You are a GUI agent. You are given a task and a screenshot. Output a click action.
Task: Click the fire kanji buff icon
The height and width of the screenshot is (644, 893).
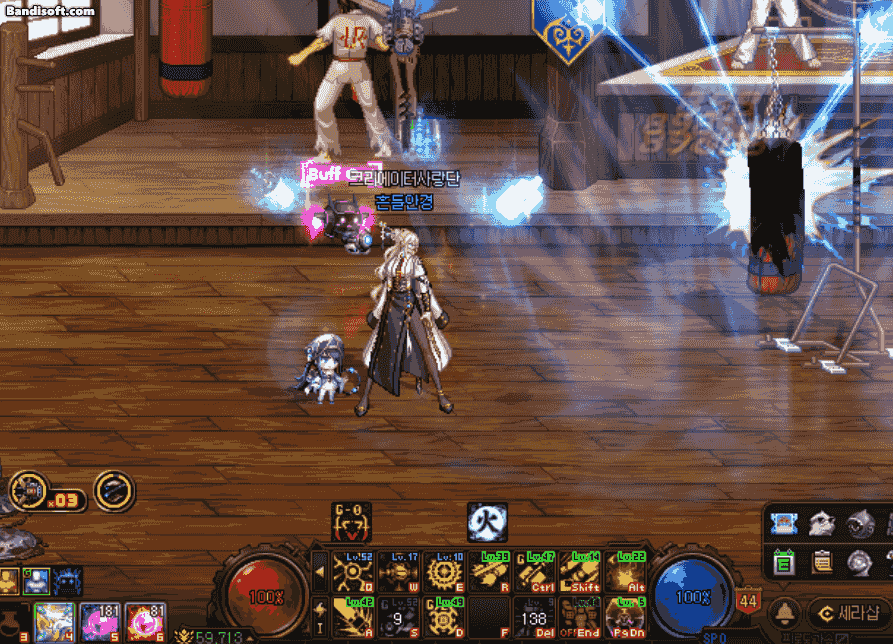point(487,522)
